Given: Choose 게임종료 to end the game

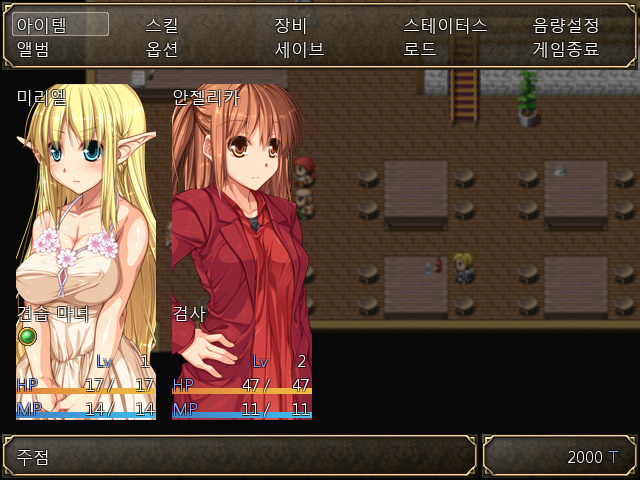Looking at the screenshot, I should [566, 48].
